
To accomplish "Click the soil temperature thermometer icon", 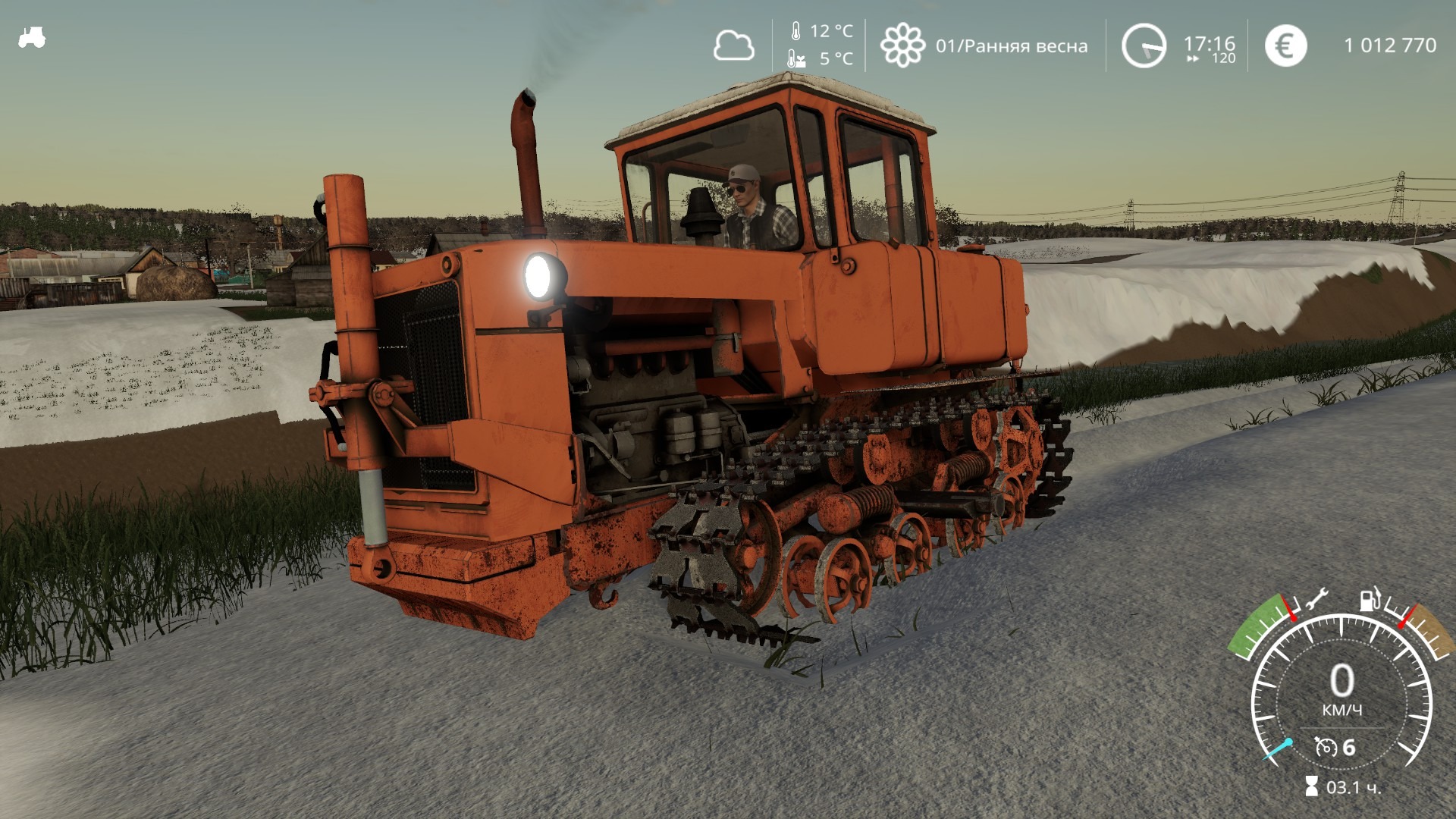I will [795, 58].
